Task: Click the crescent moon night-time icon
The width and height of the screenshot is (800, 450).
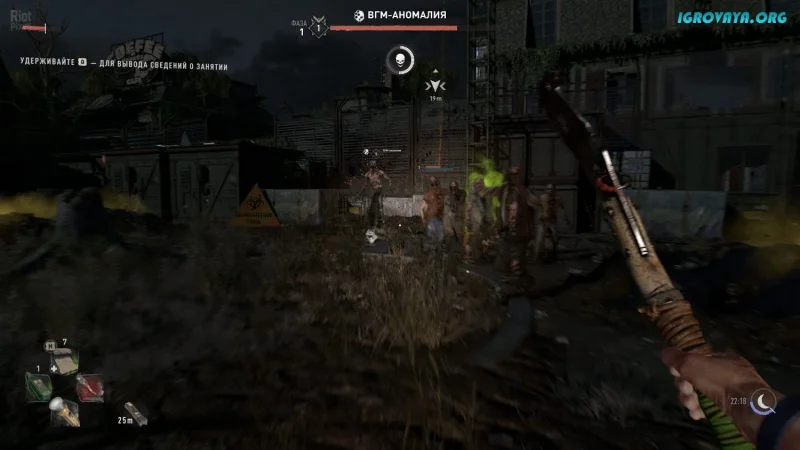Action: pyautogui.click(x=765, y=402)
